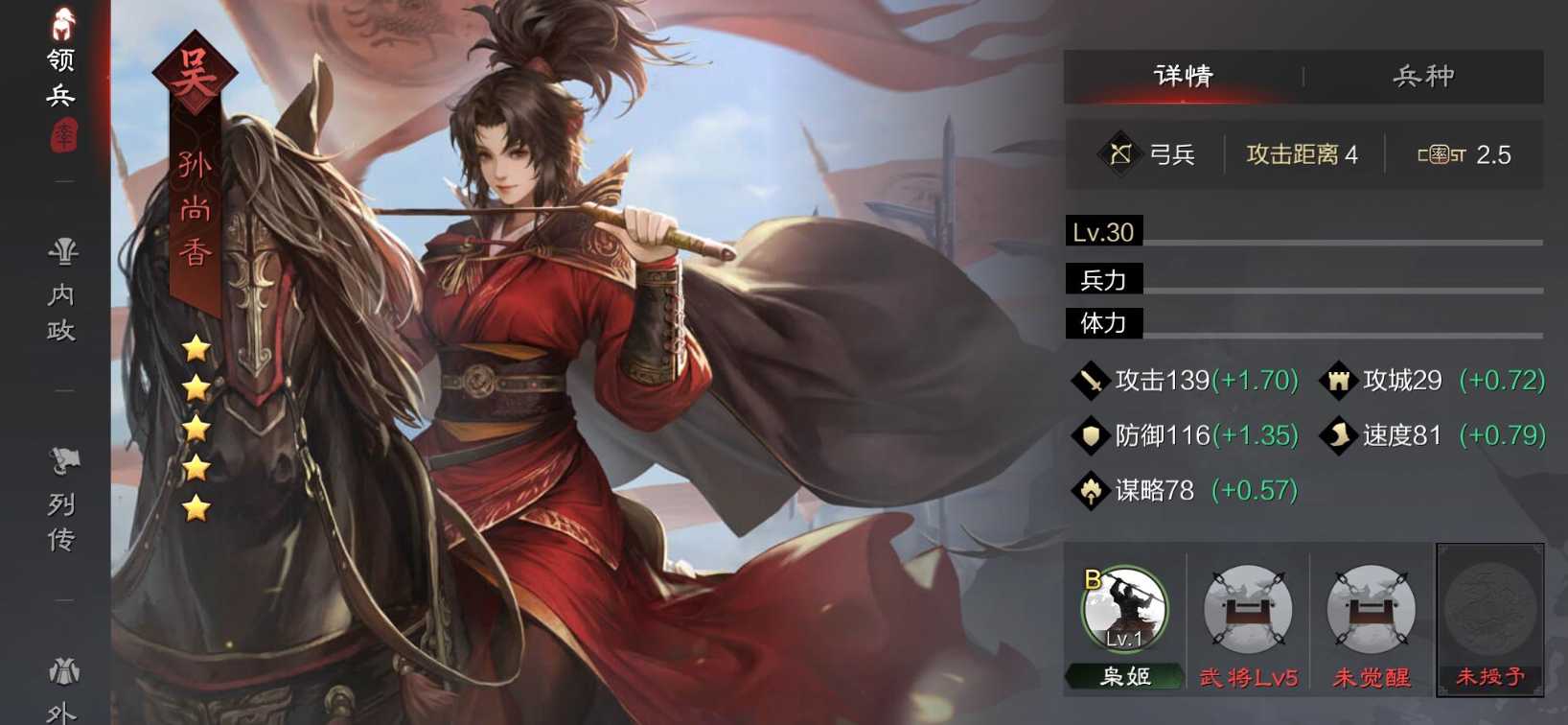Viewport: 1568px width, 725px height.
Task: Click the 吴 faction emblem banner
Action: coord(195,69)
